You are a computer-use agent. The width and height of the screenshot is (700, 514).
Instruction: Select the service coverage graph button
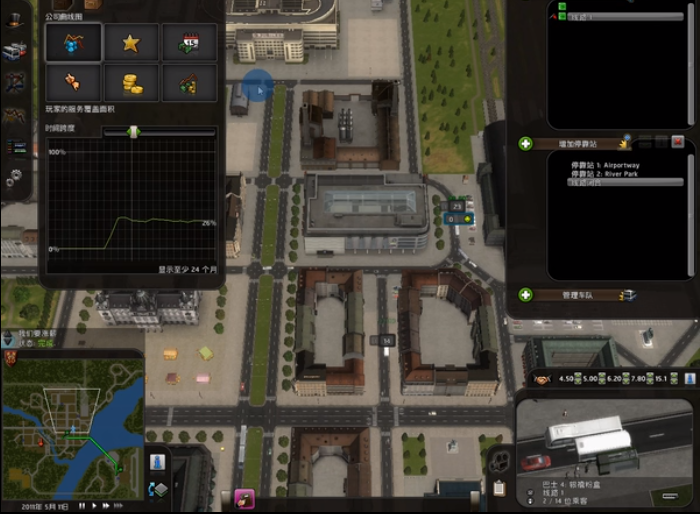click(x=73, y=42)
